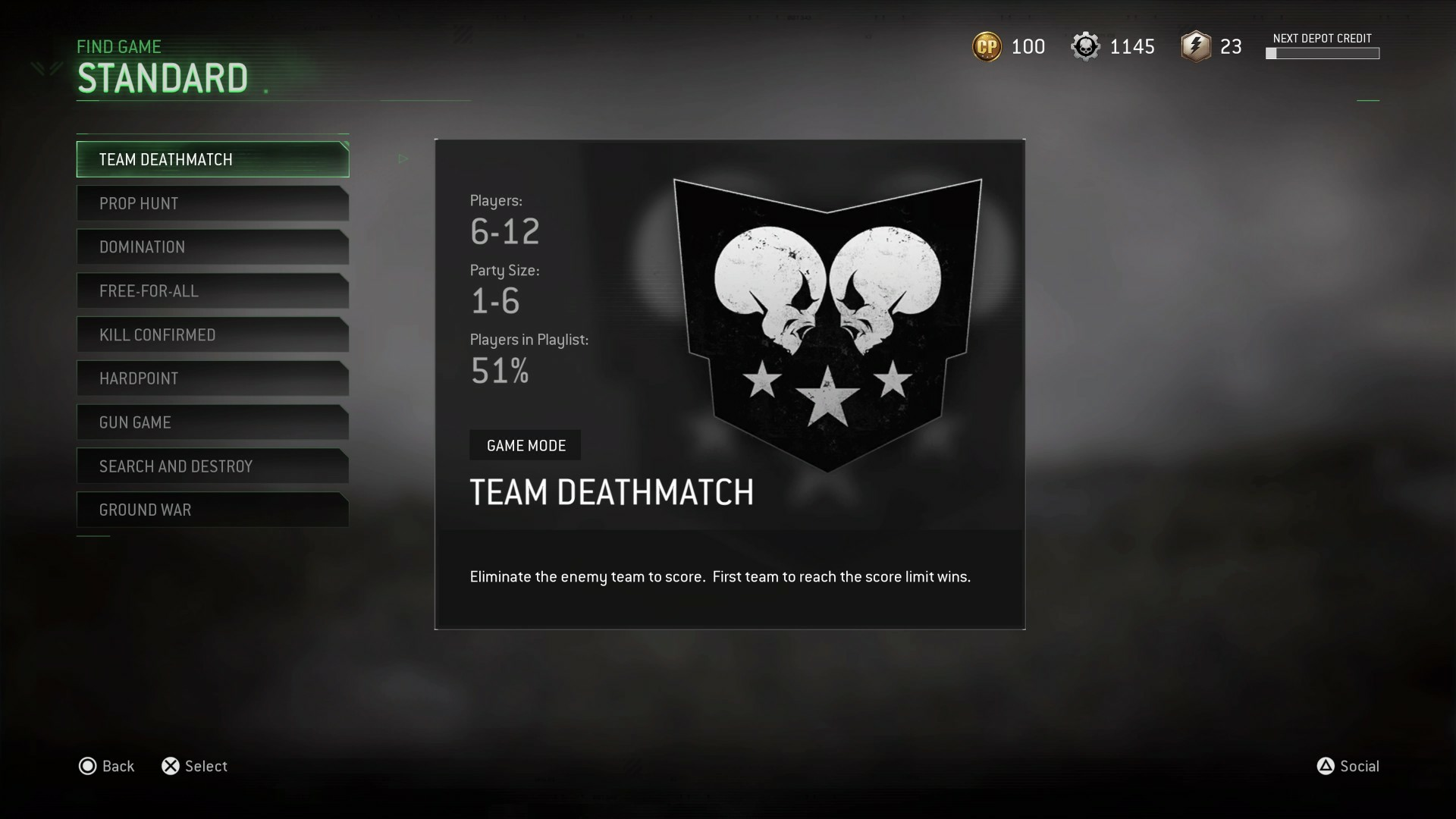Expand the Ground War playlist entry
Image resolution: width=1456 pixels, height=819 pixels.
[x=212, y=510]
